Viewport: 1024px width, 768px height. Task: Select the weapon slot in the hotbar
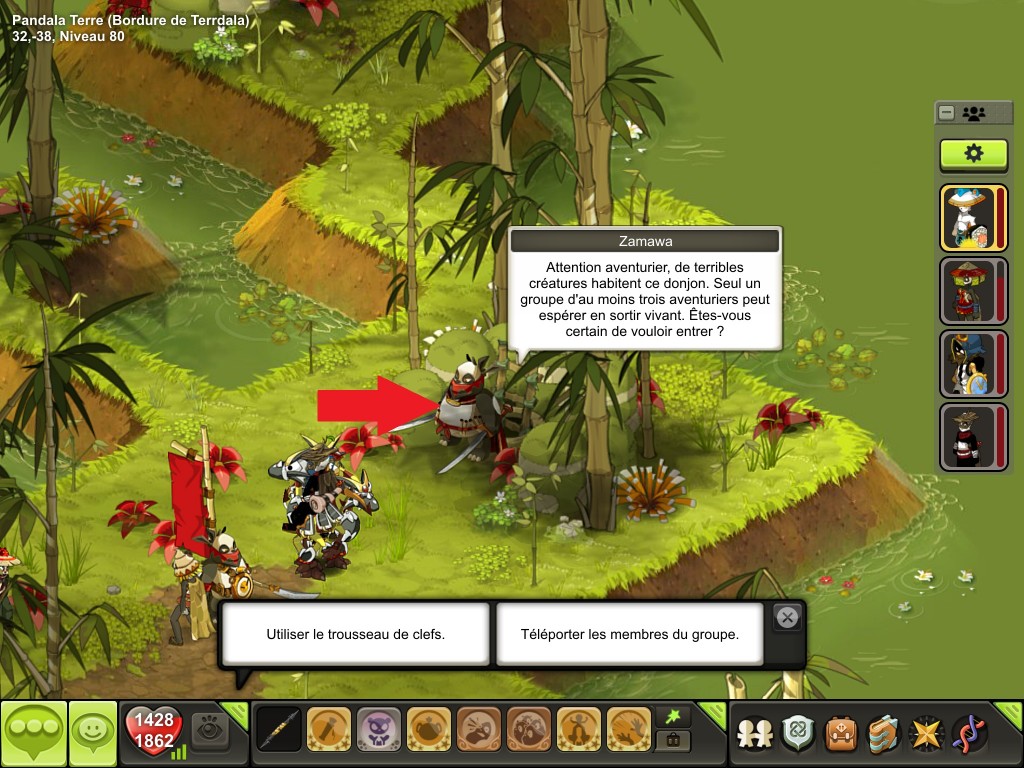279,730
